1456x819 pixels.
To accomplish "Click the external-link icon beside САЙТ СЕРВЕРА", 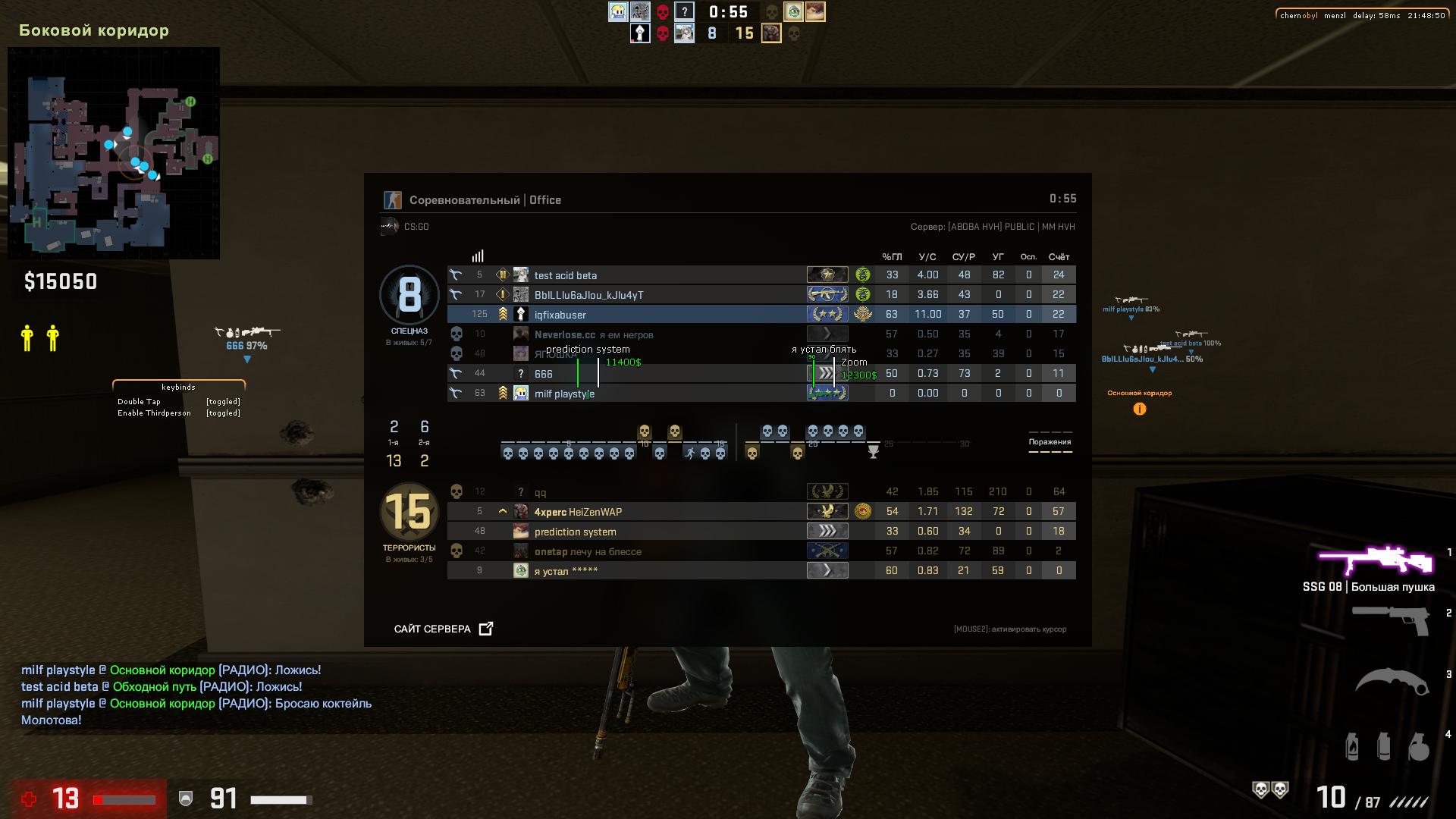I will 486,628.
